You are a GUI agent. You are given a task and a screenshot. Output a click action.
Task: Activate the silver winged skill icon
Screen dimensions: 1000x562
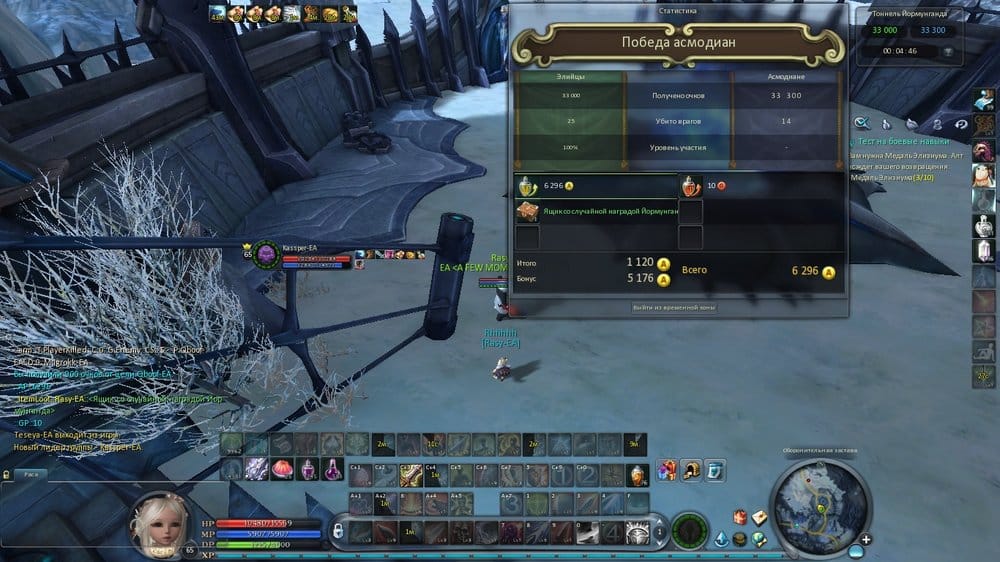(x=637, y=531)
